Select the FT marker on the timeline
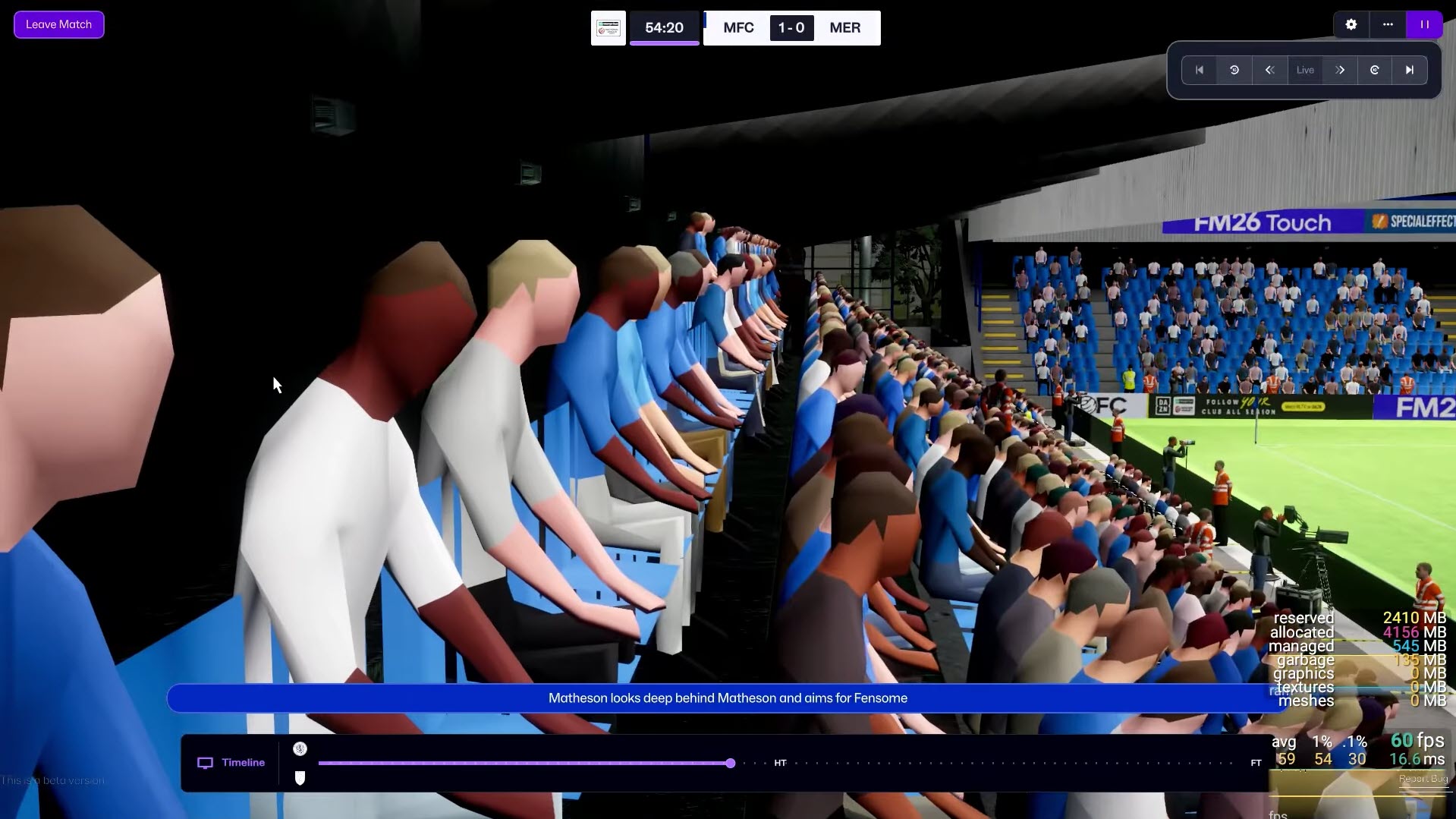1456x819 pixels. 1256,763
